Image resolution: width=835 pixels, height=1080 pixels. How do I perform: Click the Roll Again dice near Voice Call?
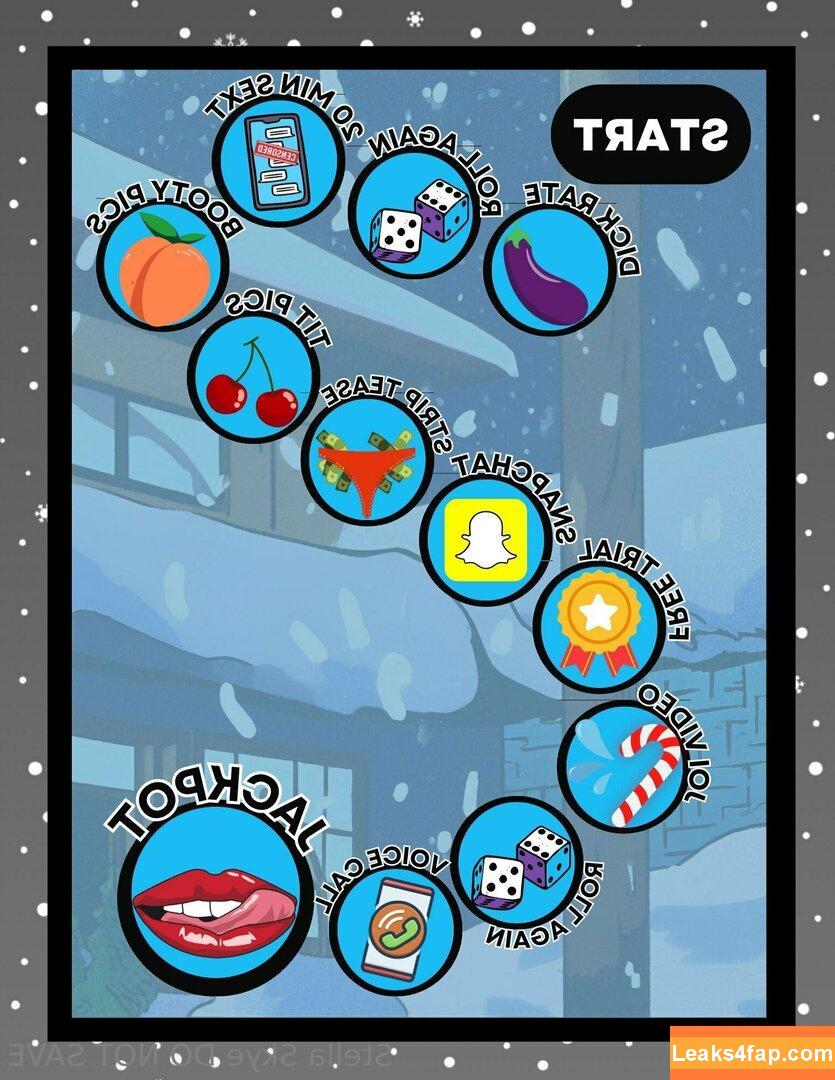[520, 861]
